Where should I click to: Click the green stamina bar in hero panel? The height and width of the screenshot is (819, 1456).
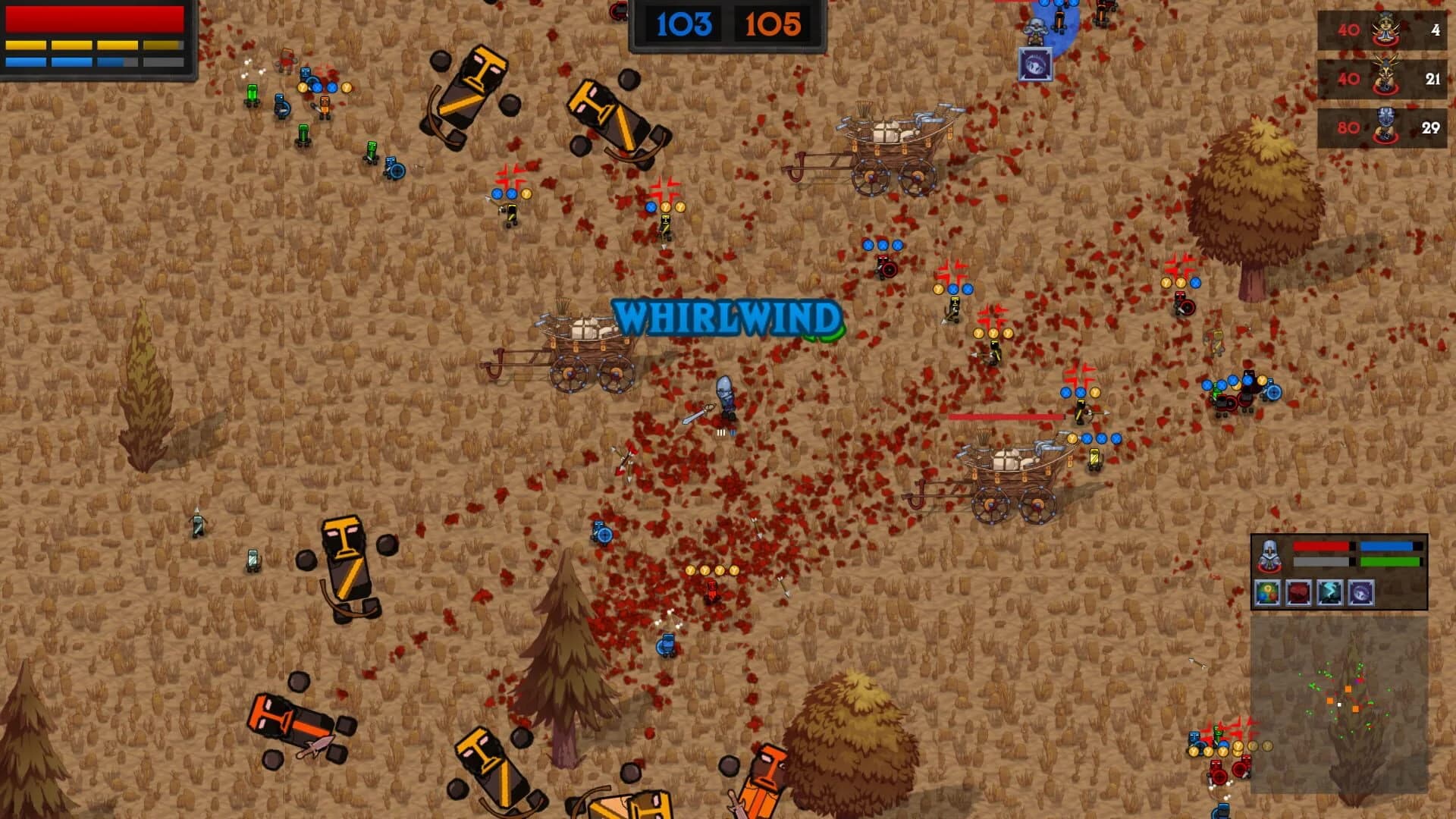[1389, 562]
